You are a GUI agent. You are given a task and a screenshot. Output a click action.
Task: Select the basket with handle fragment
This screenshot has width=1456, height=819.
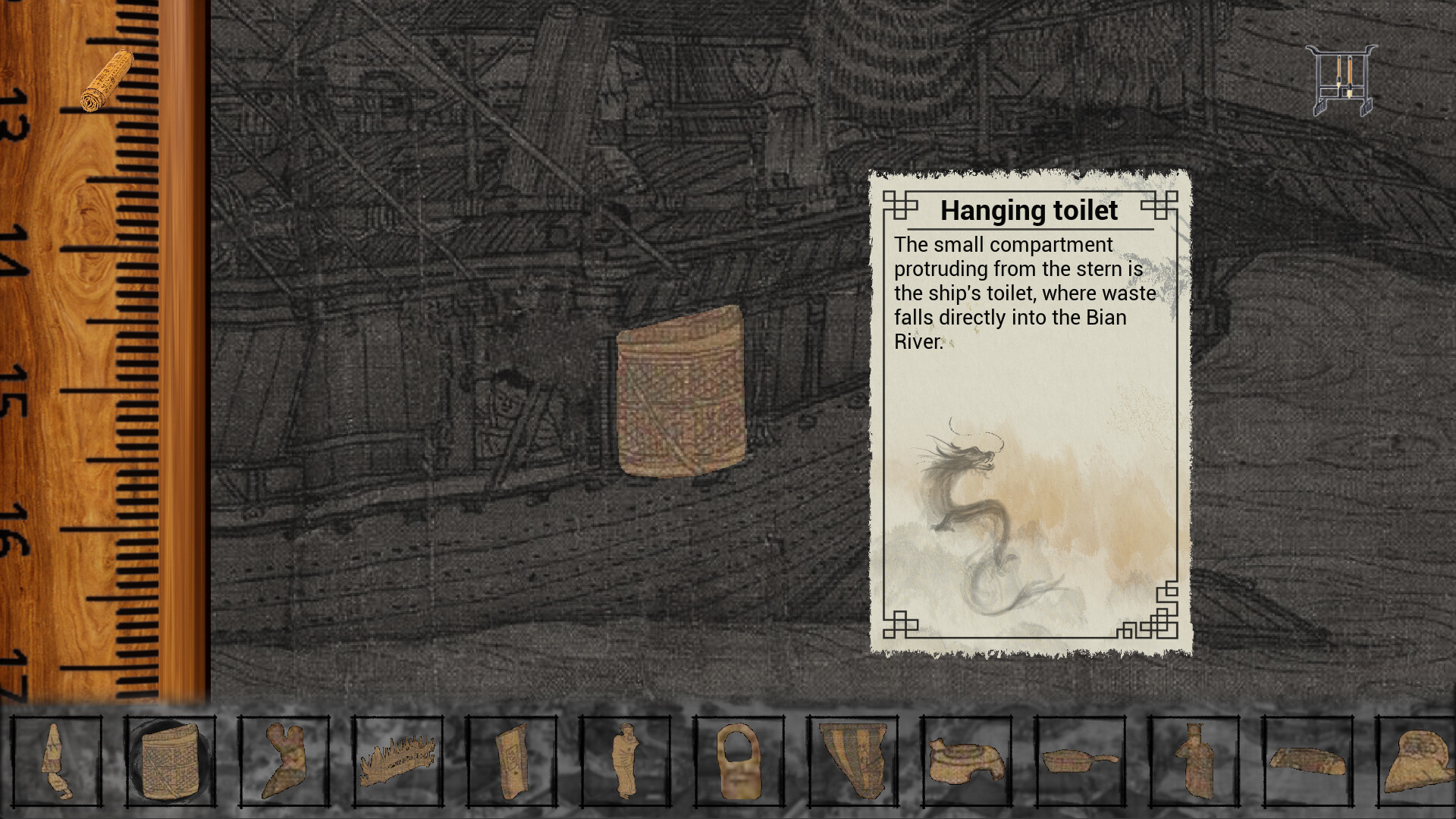[739, 761]
